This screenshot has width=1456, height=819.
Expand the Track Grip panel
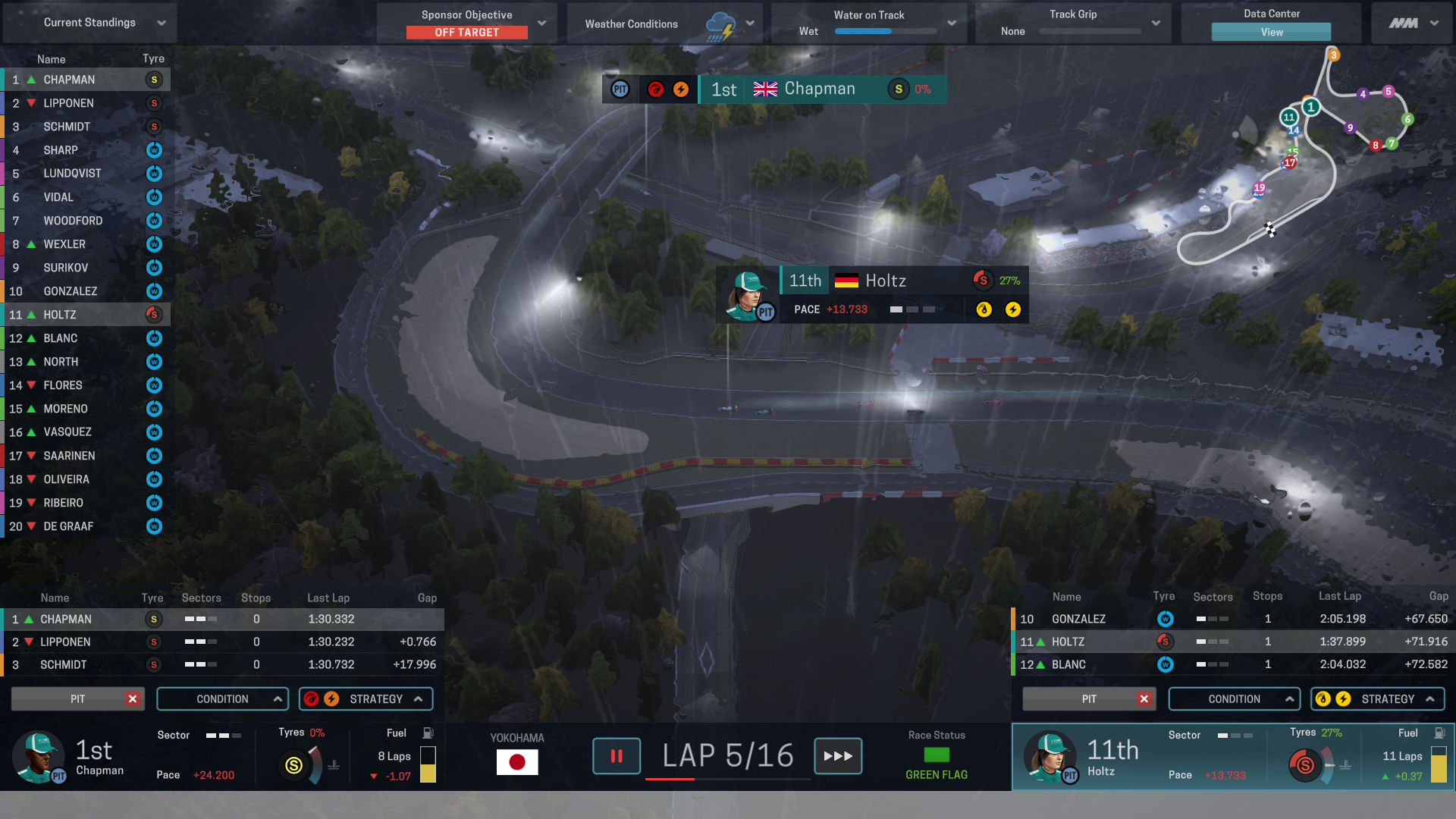tap(1156, 24)
